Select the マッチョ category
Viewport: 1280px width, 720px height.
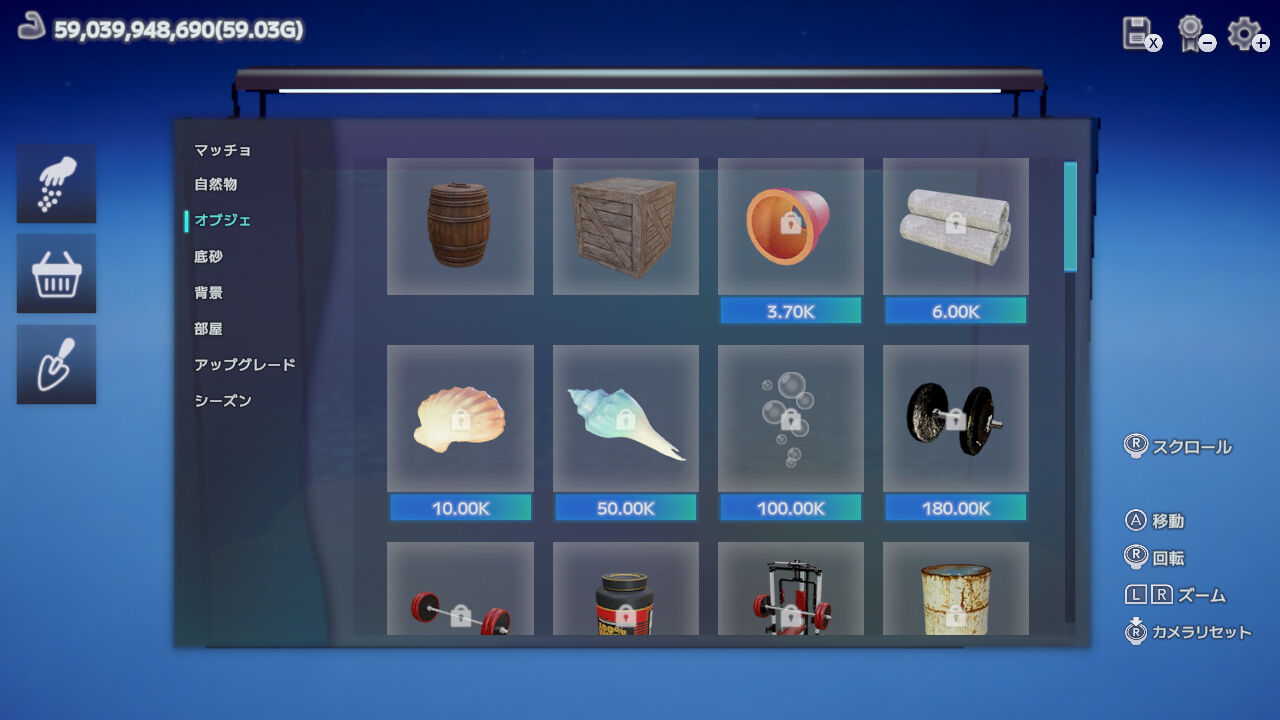pos(220,148)
